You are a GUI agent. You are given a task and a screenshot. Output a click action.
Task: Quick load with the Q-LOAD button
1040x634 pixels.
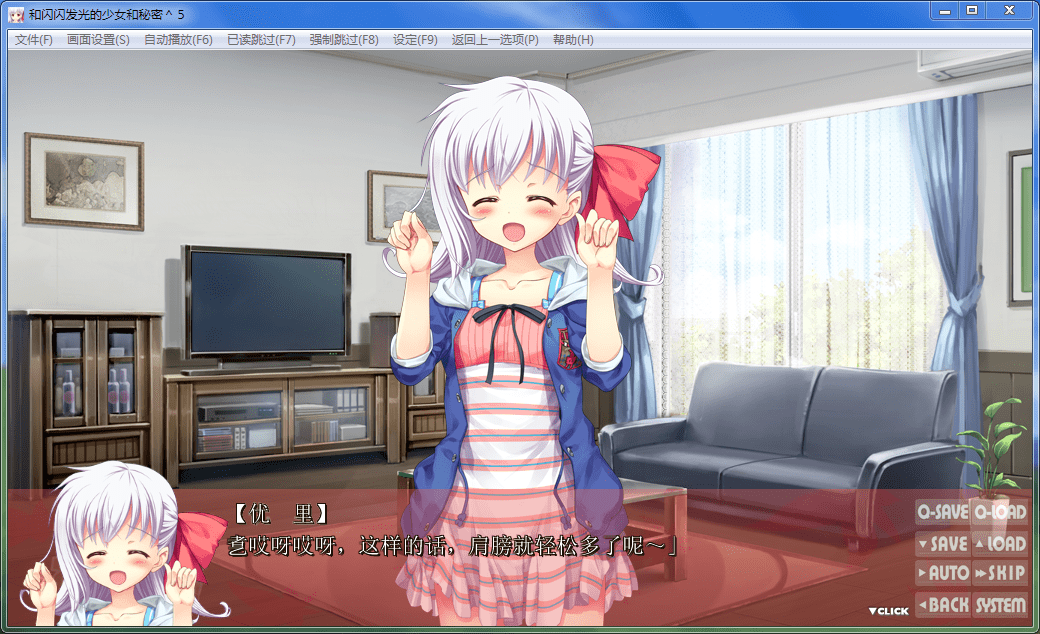point(1000,512)
